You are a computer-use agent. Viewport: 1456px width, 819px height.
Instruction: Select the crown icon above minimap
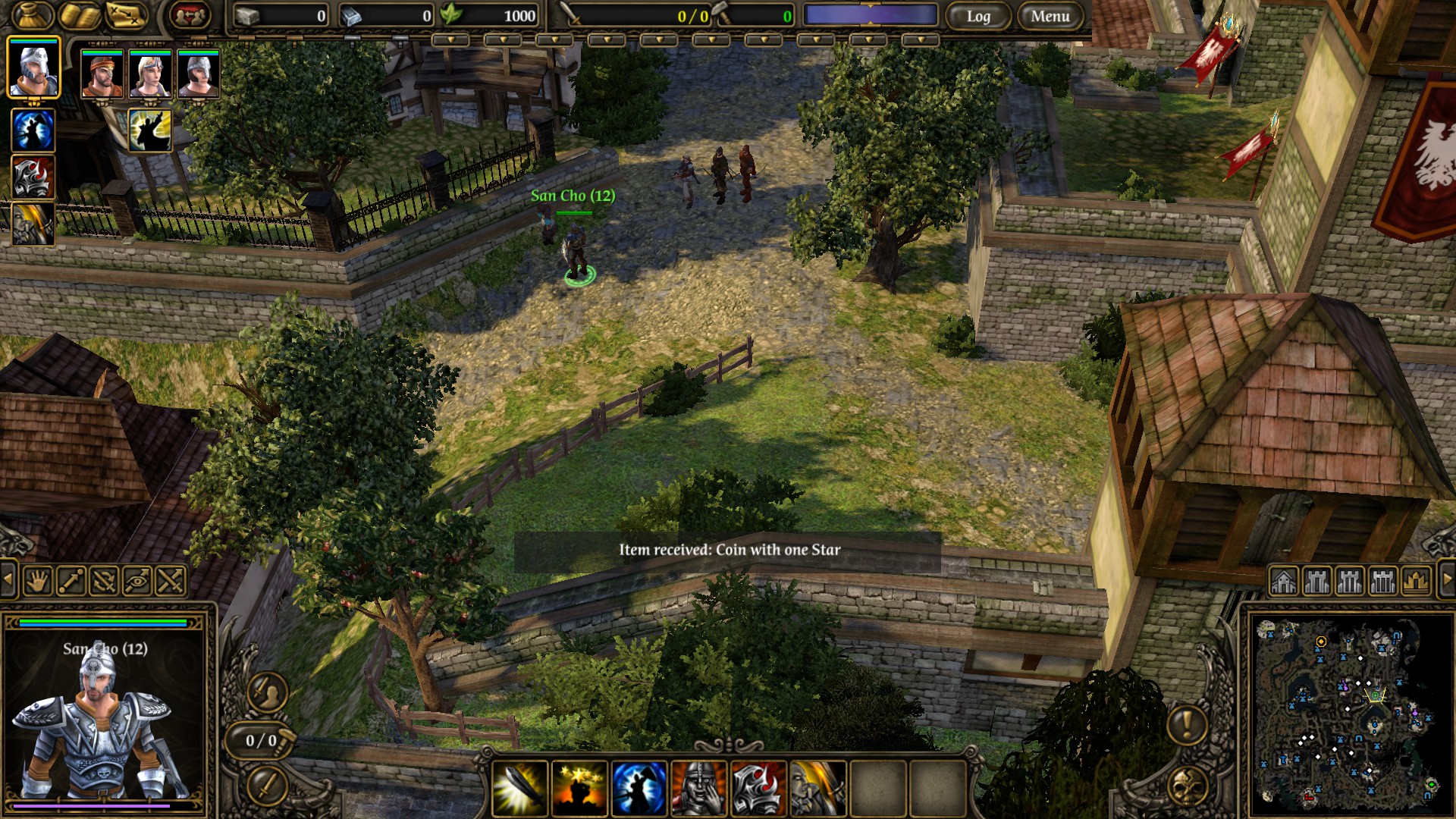point(1417,582)
